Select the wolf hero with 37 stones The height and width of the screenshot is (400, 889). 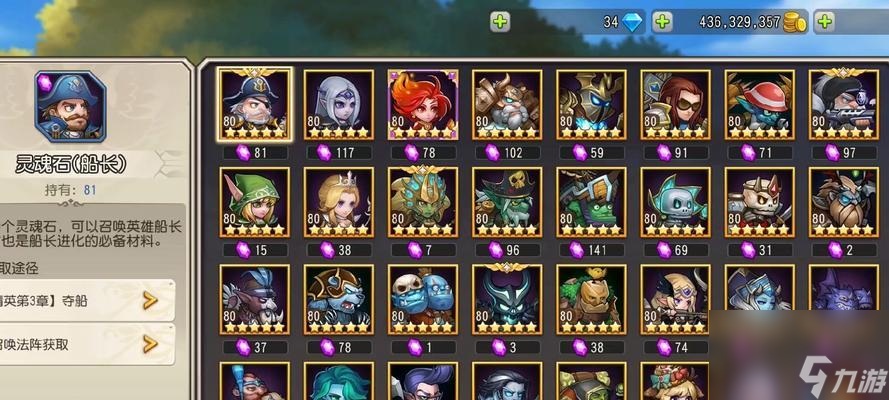[x=255, y=299]
